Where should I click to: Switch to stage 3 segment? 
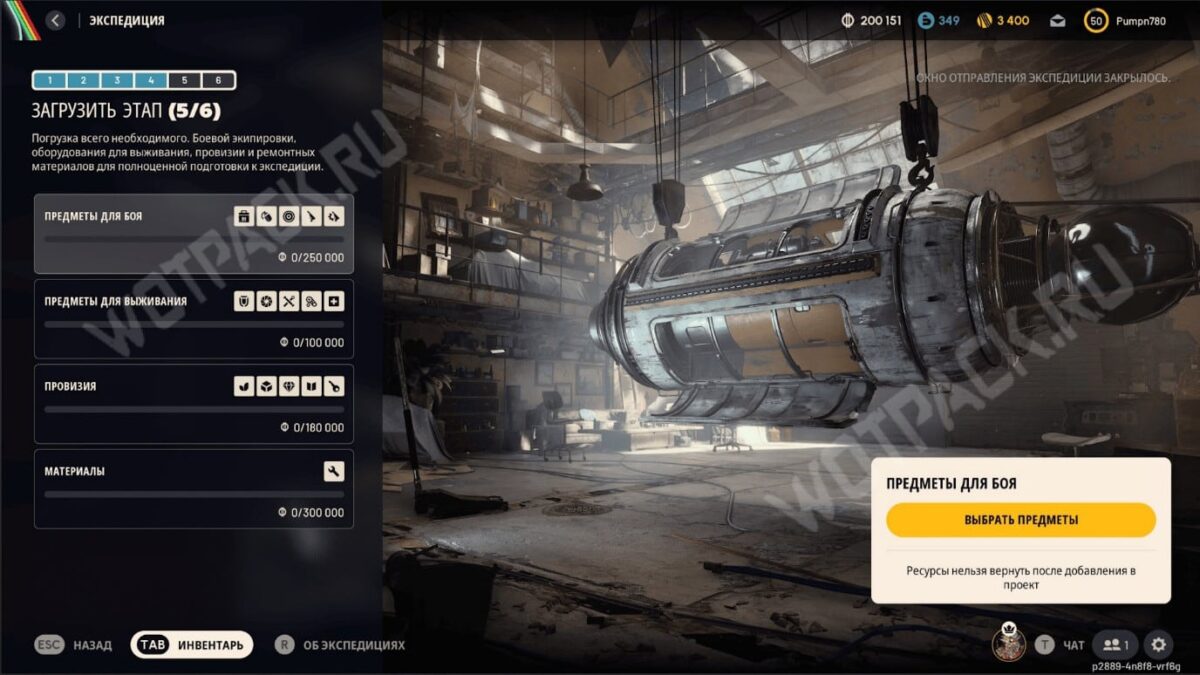coord(117,80)
